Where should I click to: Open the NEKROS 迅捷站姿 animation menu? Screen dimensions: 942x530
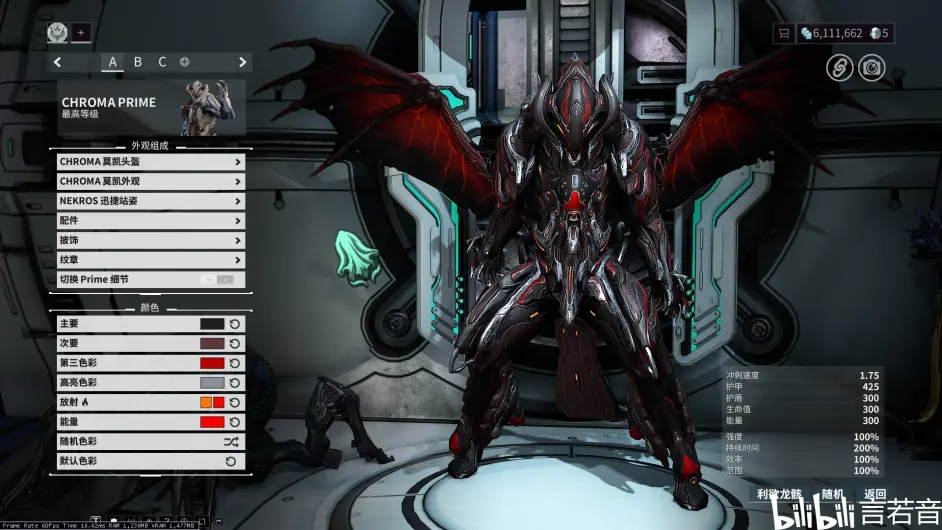(150, 200)
